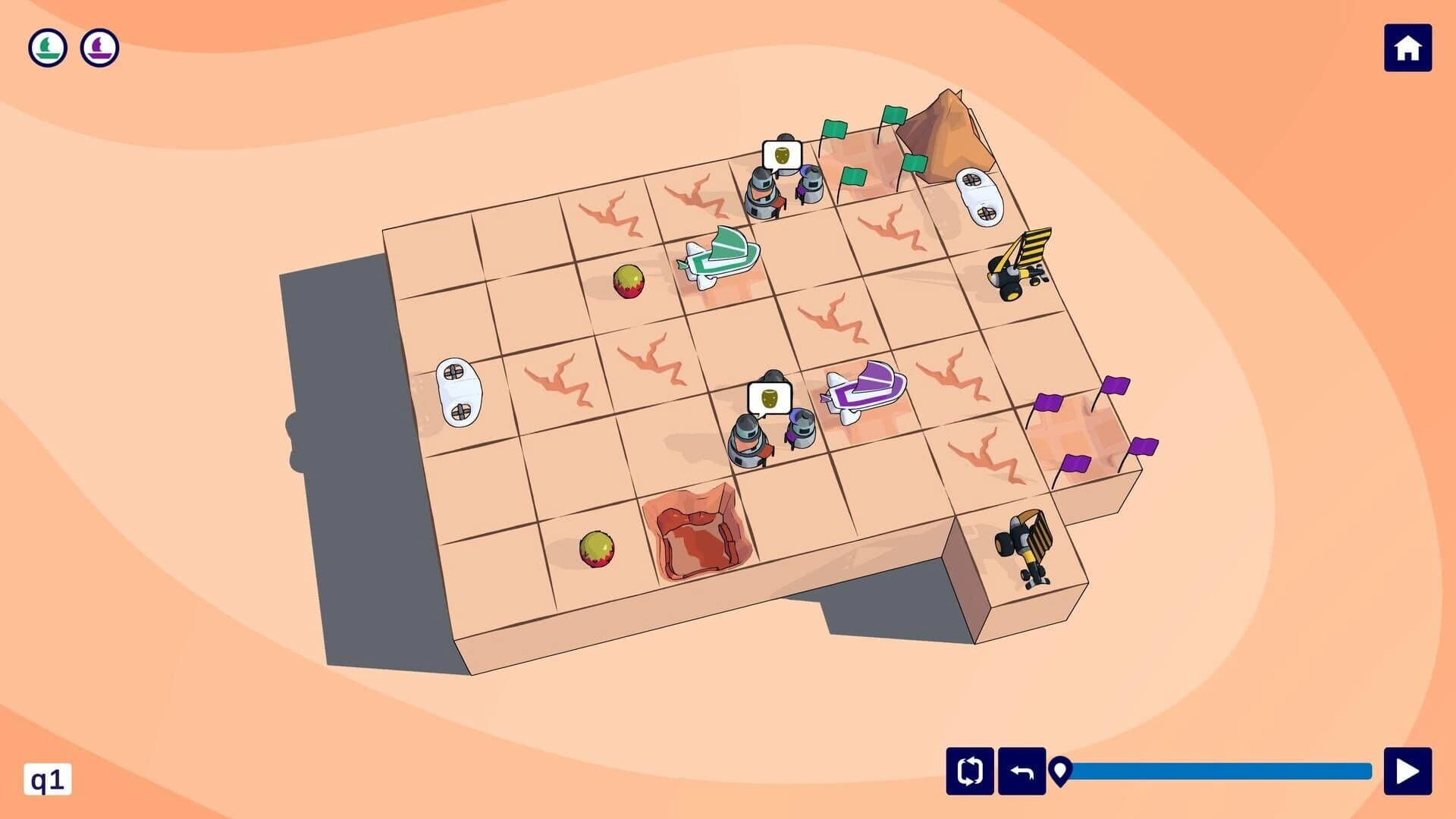Select the green flag goal tile
1456x819 pixels.
coord(864,159)
